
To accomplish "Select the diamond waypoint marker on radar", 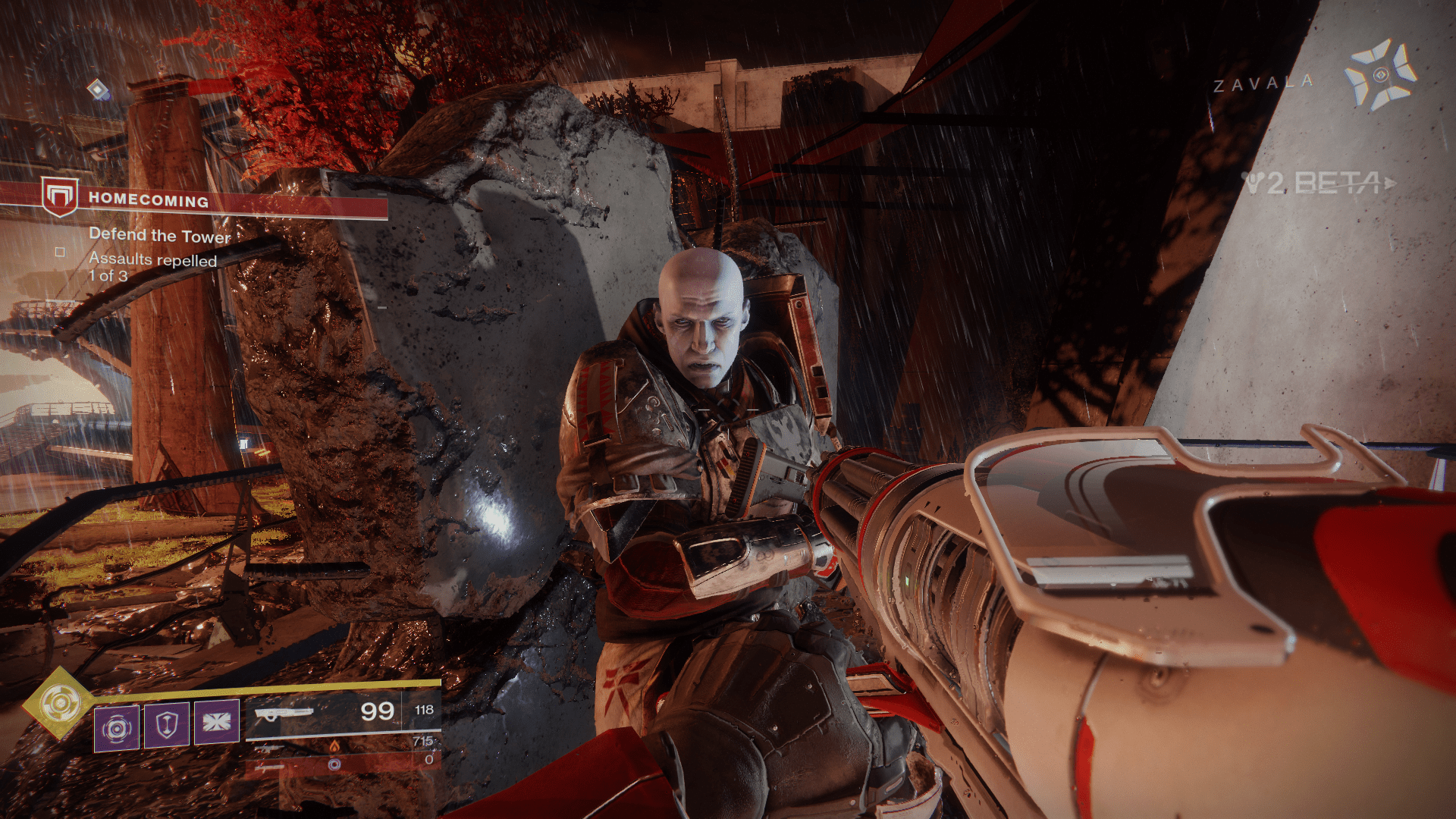I will coord(98,89).
